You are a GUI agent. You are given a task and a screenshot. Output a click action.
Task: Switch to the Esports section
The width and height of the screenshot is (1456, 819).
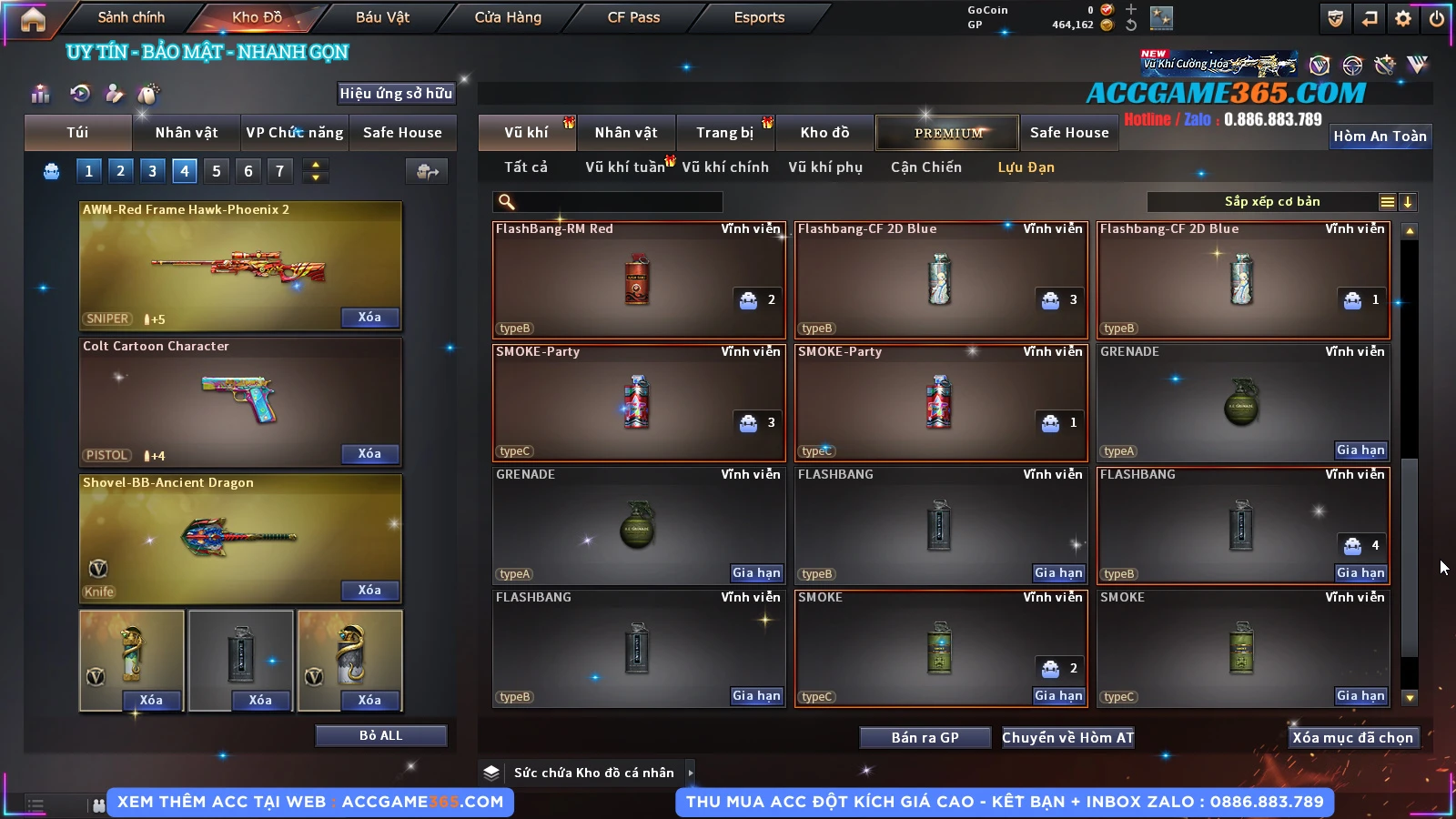tap(759, 17)
